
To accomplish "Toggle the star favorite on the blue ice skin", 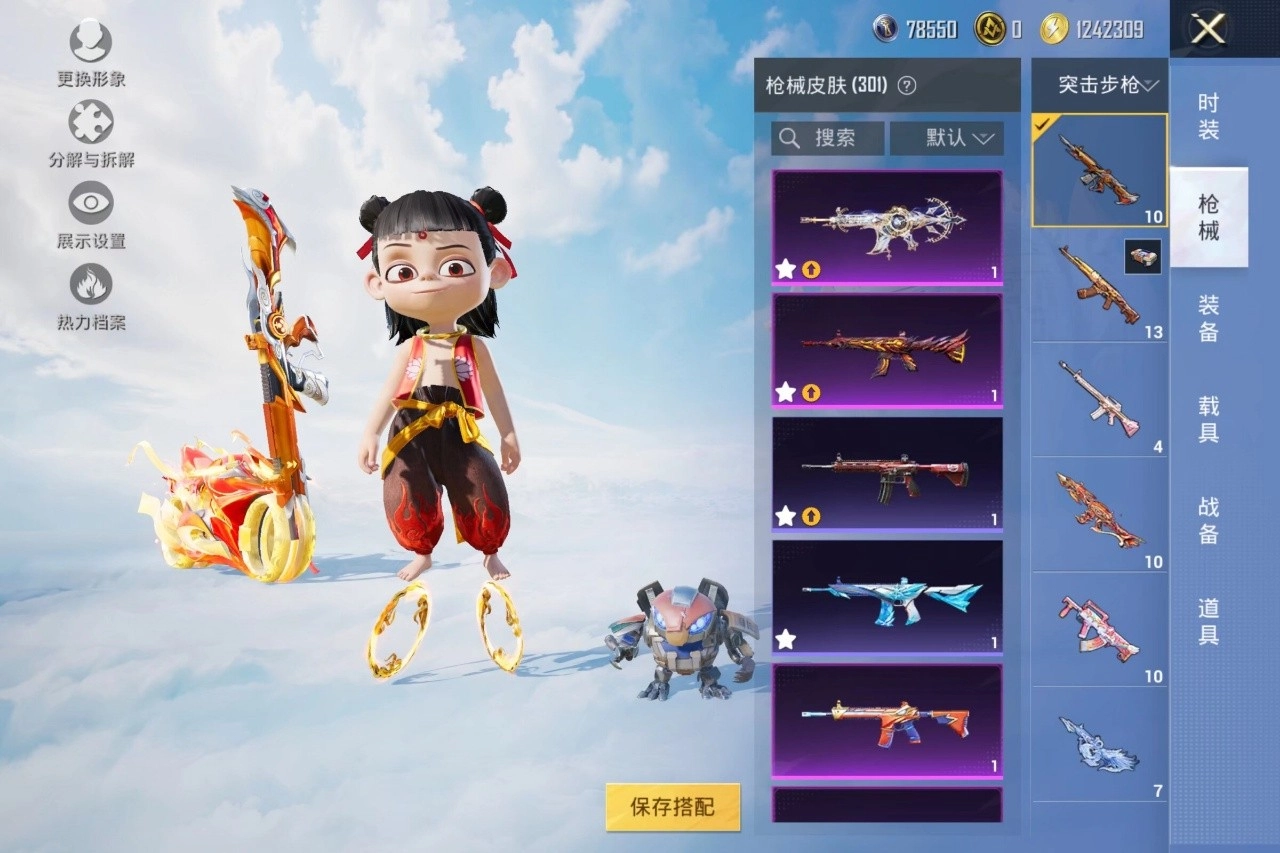I will pyautogui.click(x=785, y=639).
